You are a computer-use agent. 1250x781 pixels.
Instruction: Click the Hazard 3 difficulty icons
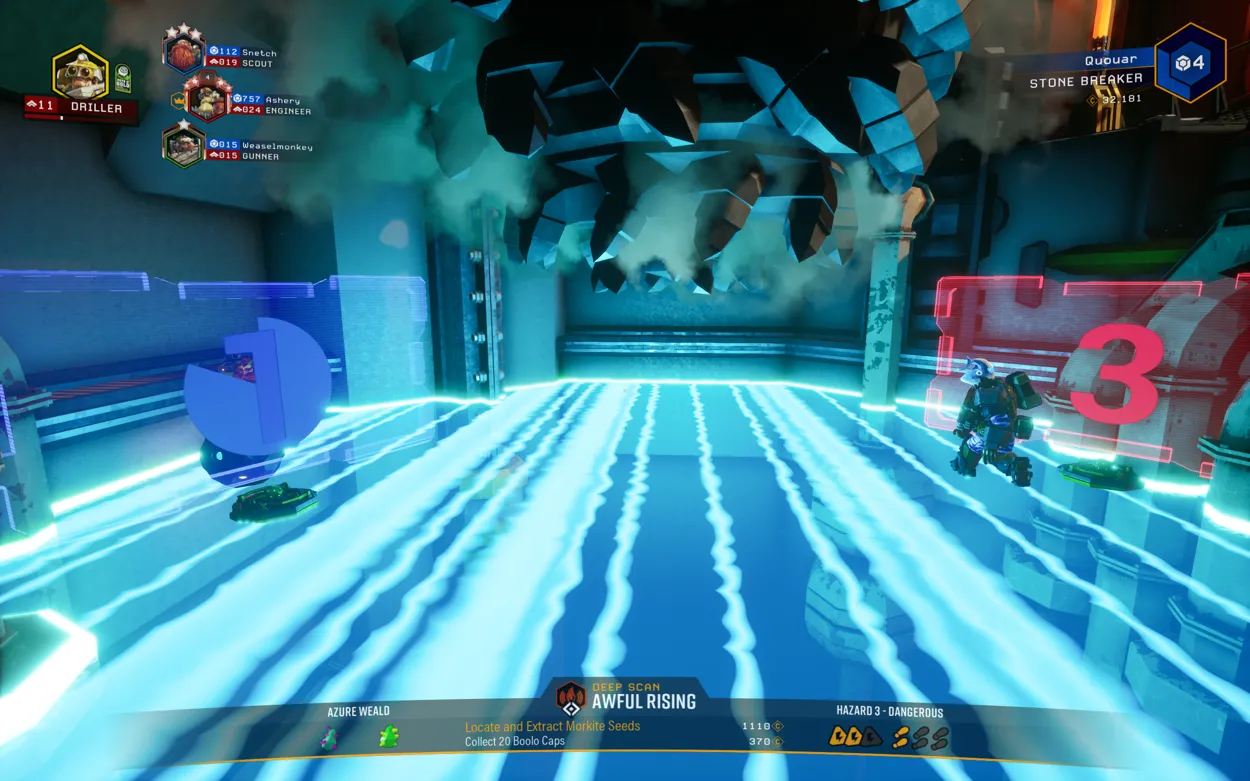[x=889, y=738]
